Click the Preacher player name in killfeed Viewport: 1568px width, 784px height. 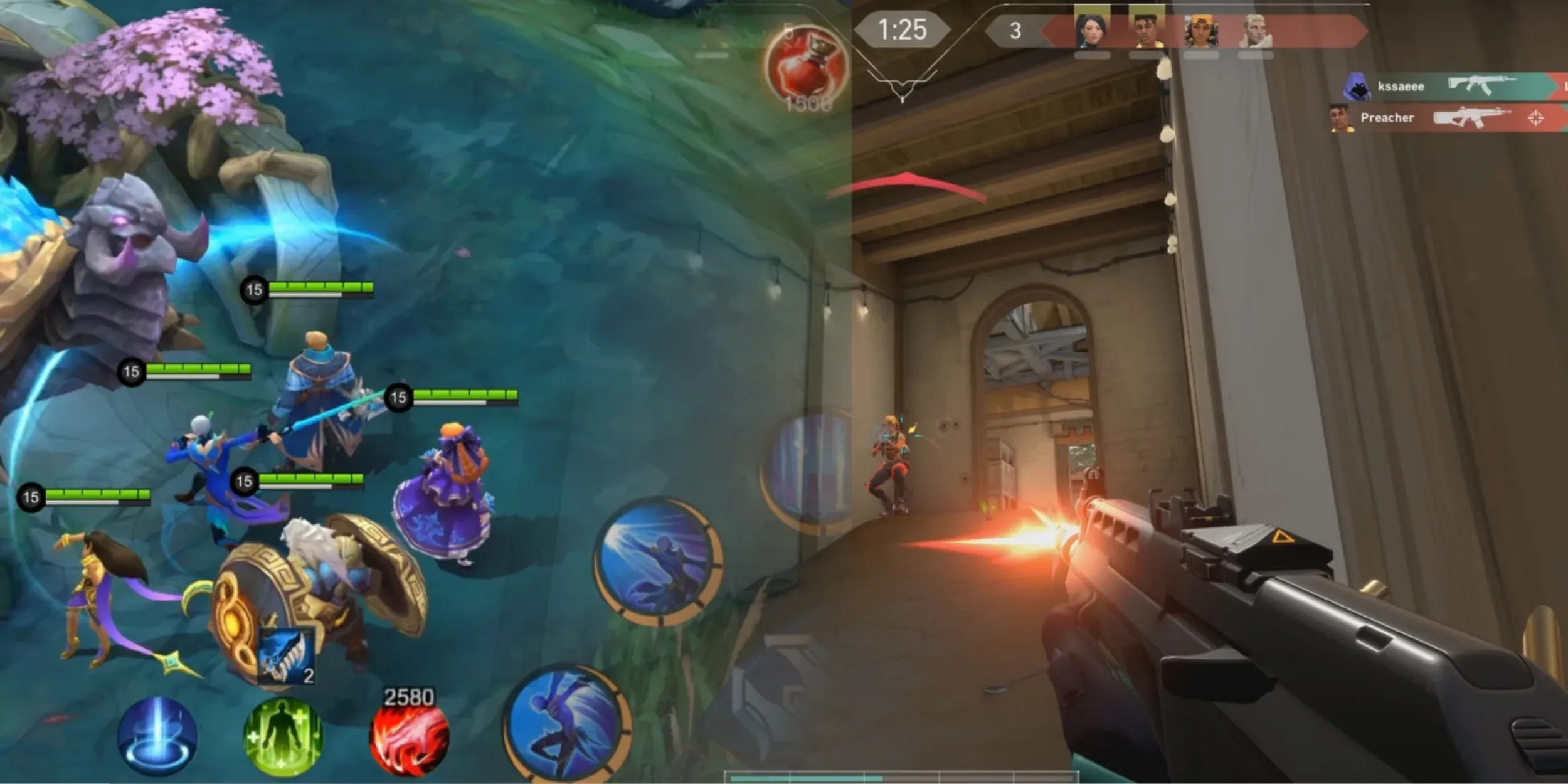(1387, 118)
